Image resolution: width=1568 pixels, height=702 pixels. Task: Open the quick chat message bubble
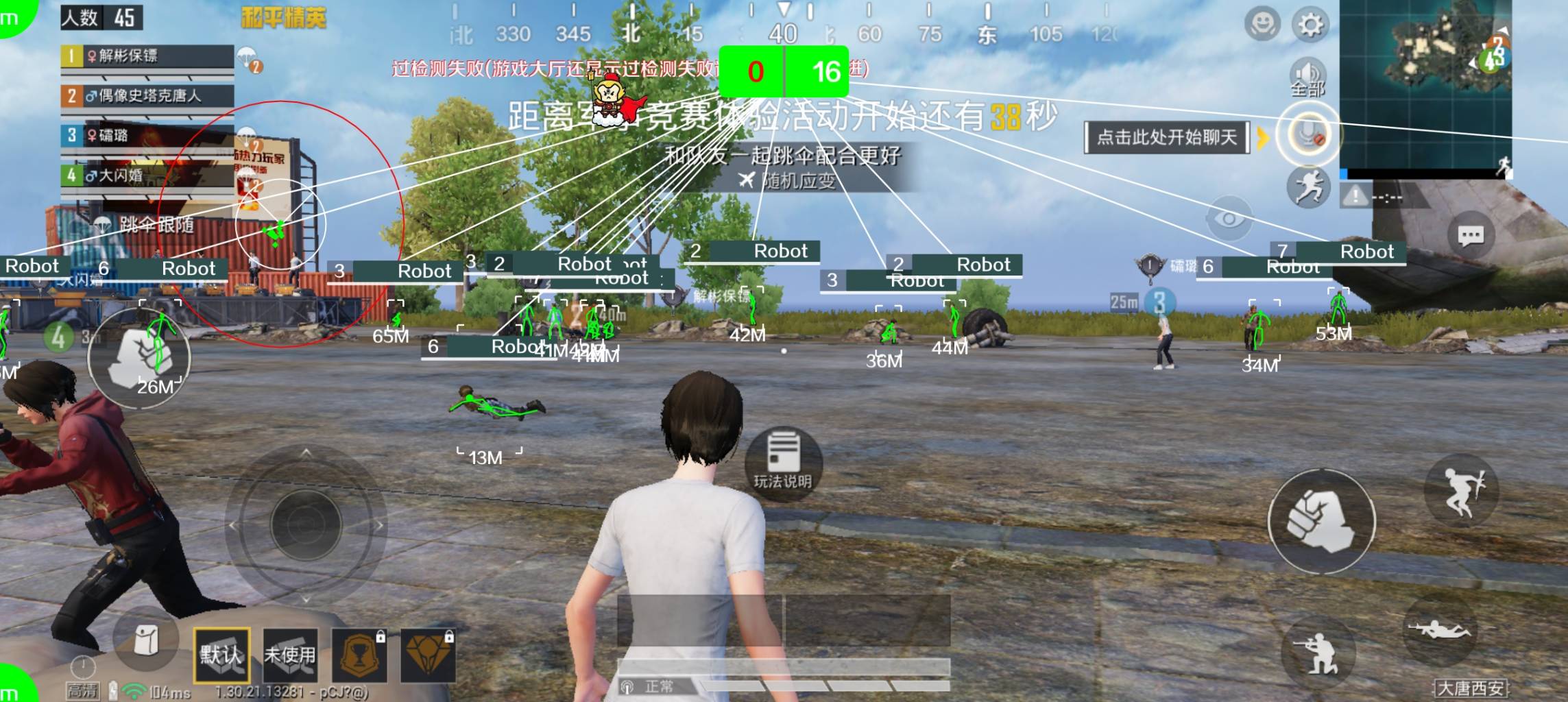pos(1471,237)
